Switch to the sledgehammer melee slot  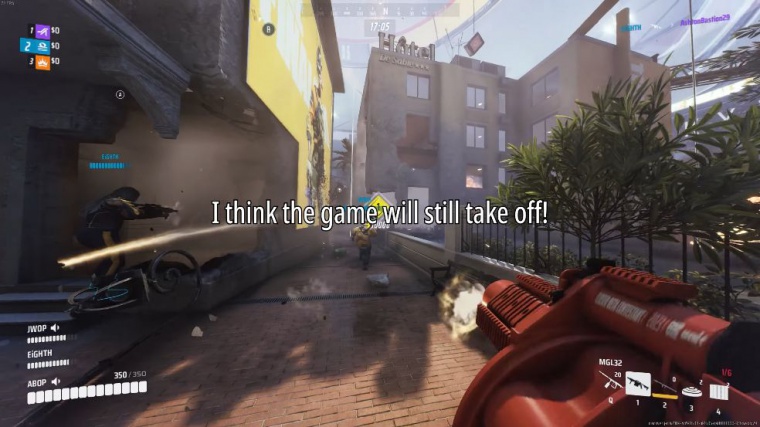coord(663,392)
